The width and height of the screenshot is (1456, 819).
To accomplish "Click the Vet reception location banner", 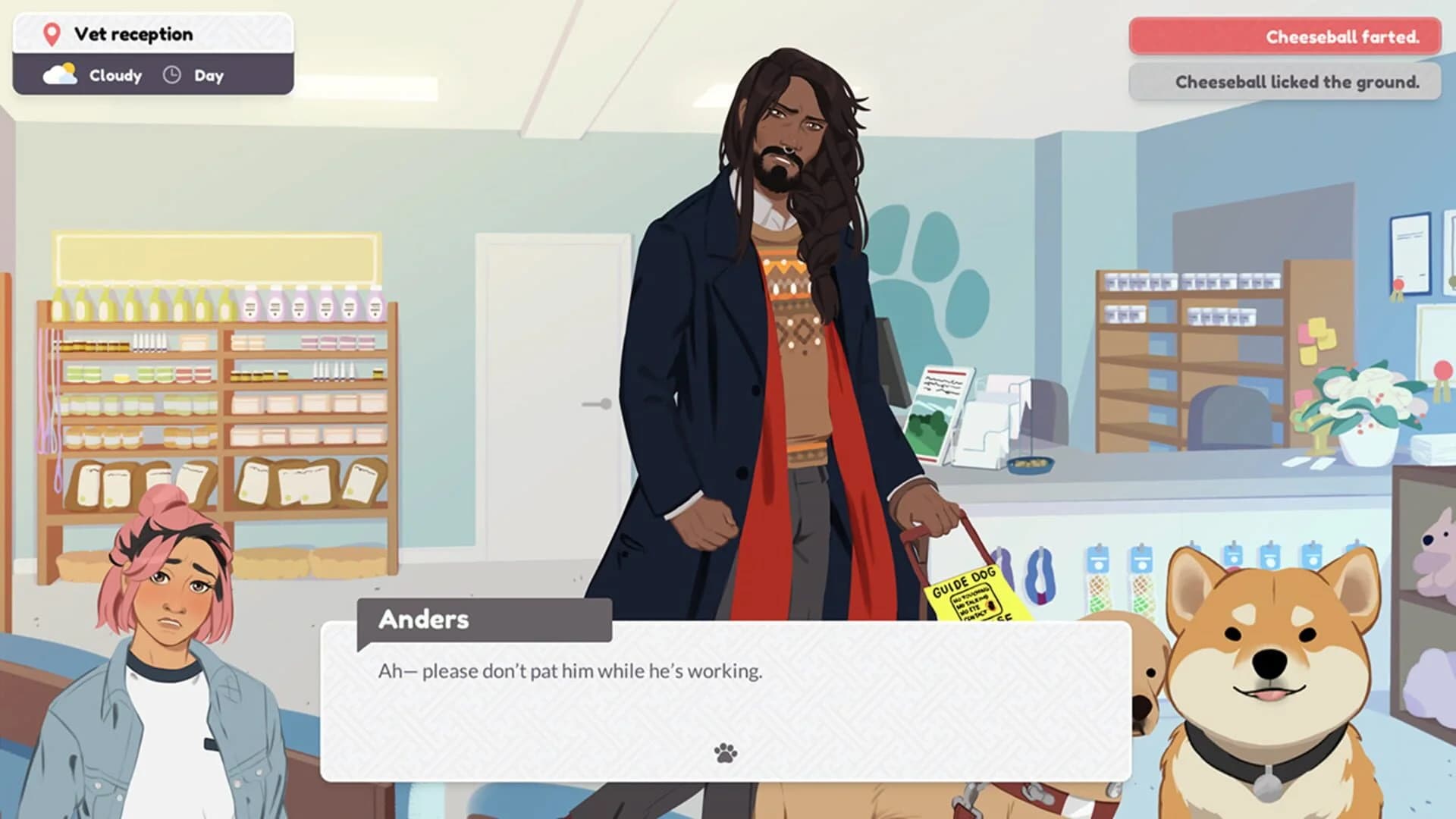I will [x=152, y=33].
